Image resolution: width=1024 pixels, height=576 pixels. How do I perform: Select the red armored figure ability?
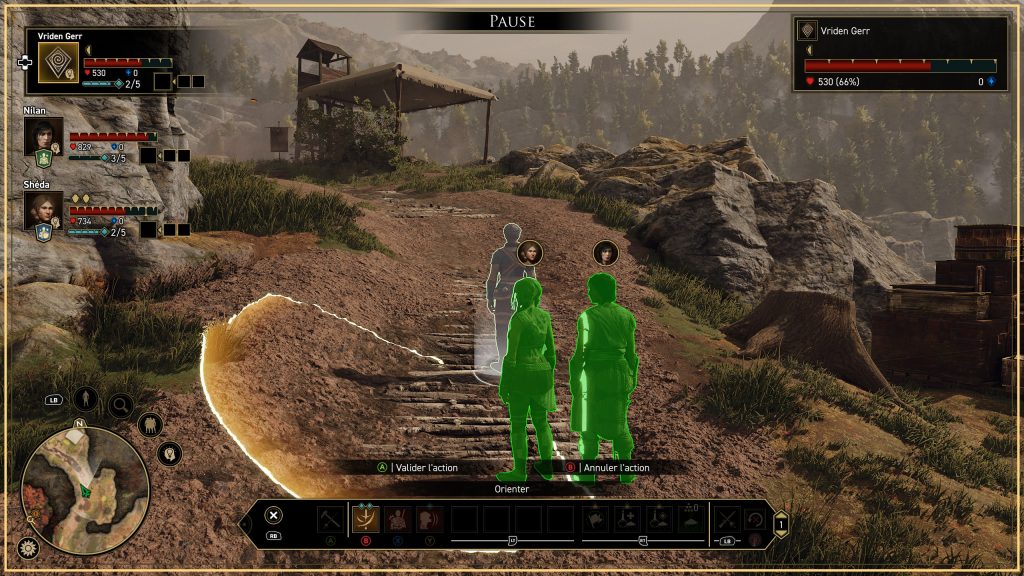coord(398,519)
